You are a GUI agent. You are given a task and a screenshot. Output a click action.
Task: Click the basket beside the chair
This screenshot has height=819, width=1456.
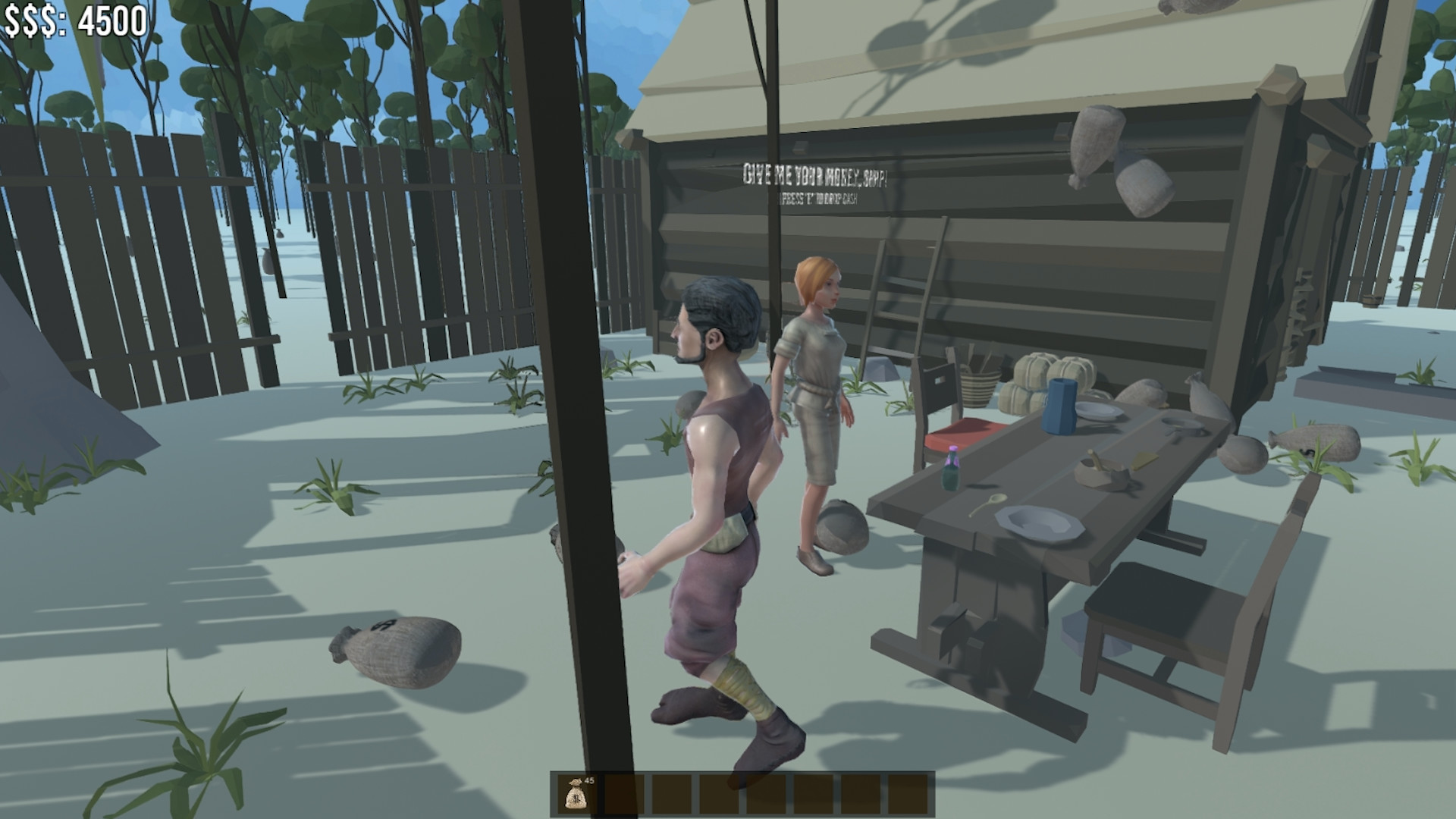click(978, 387)
